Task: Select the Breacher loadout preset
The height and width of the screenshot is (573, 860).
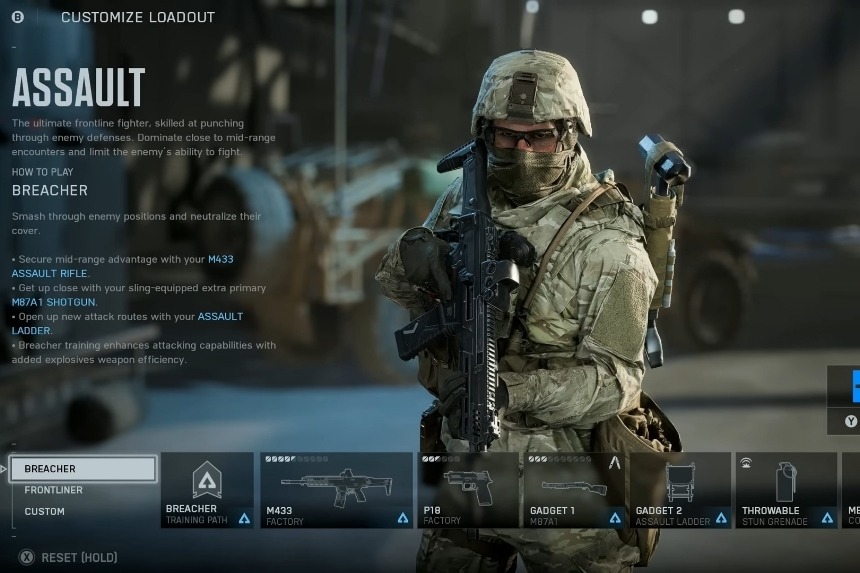Action: [x=83, y=469]
